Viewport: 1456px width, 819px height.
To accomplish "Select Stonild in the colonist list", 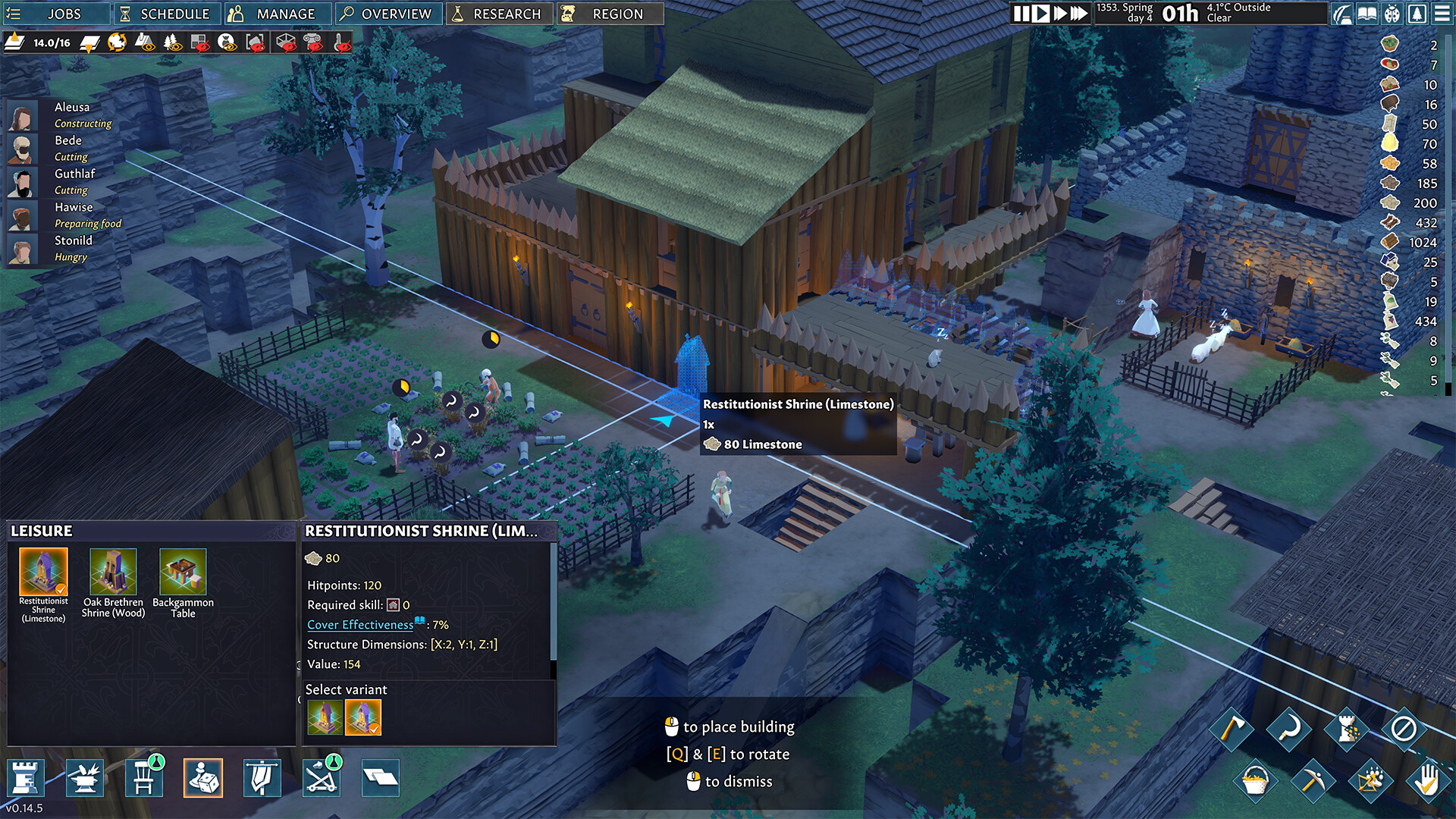I will click(x=74, y=240).
